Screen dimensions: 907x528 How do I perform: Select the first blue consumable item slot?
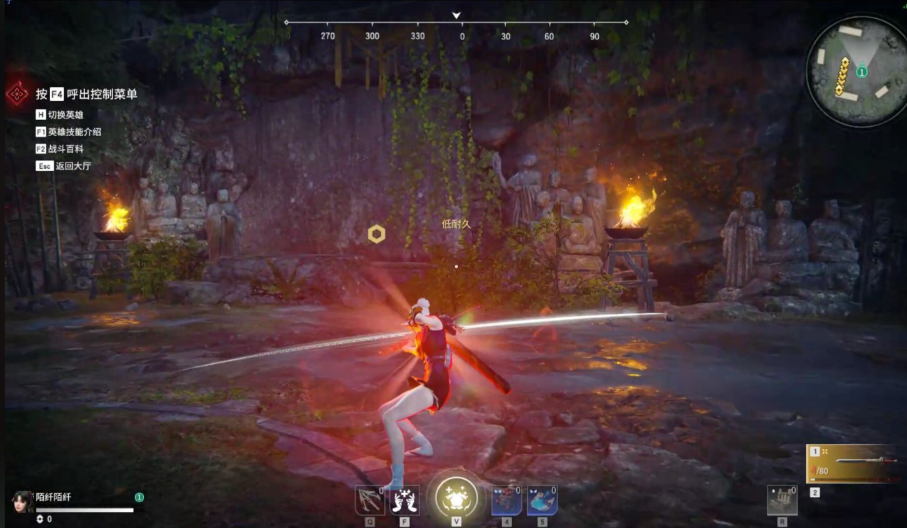click(506, 500)
